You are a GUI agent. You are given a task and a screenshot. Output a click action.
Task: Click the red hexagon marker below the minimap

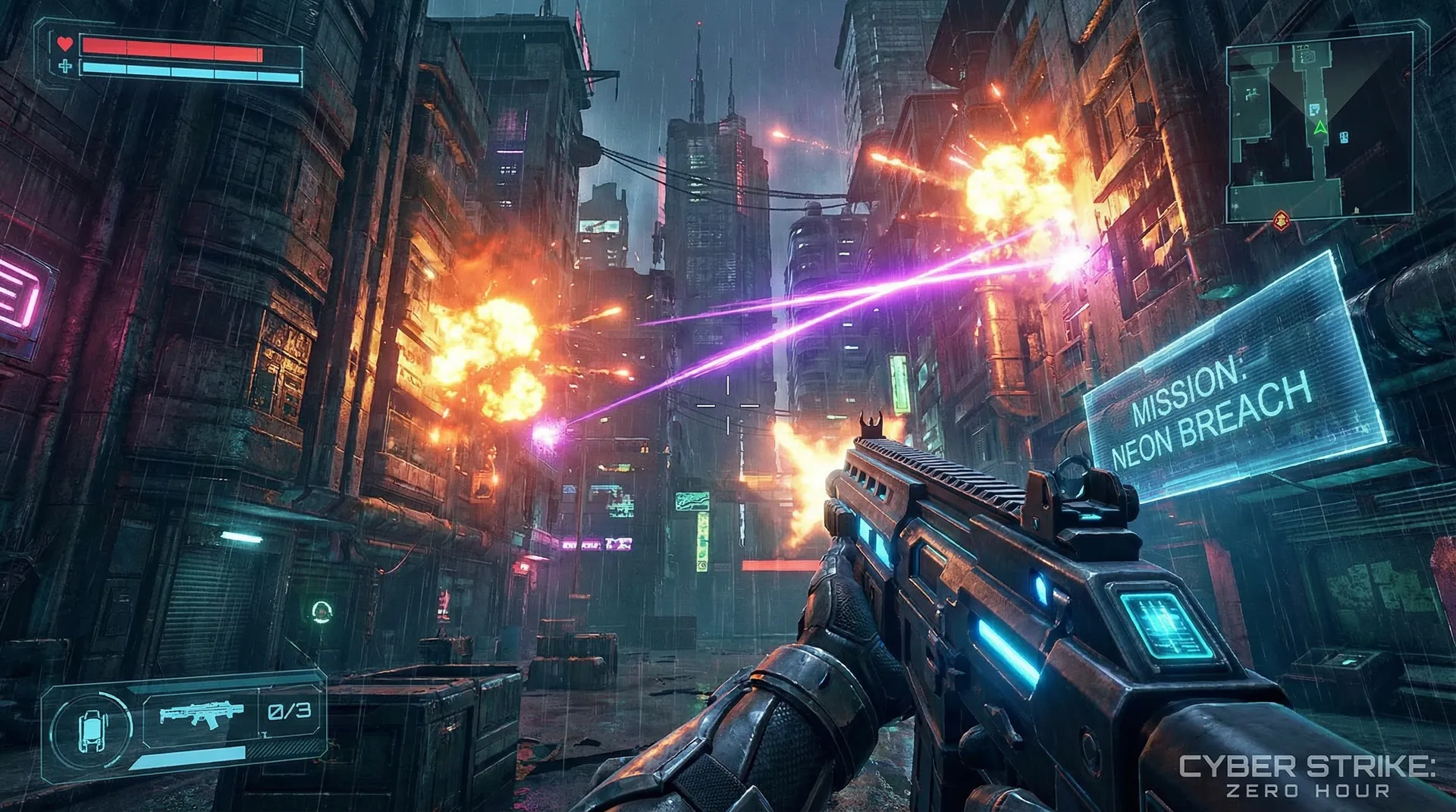tap(1282, 221)
